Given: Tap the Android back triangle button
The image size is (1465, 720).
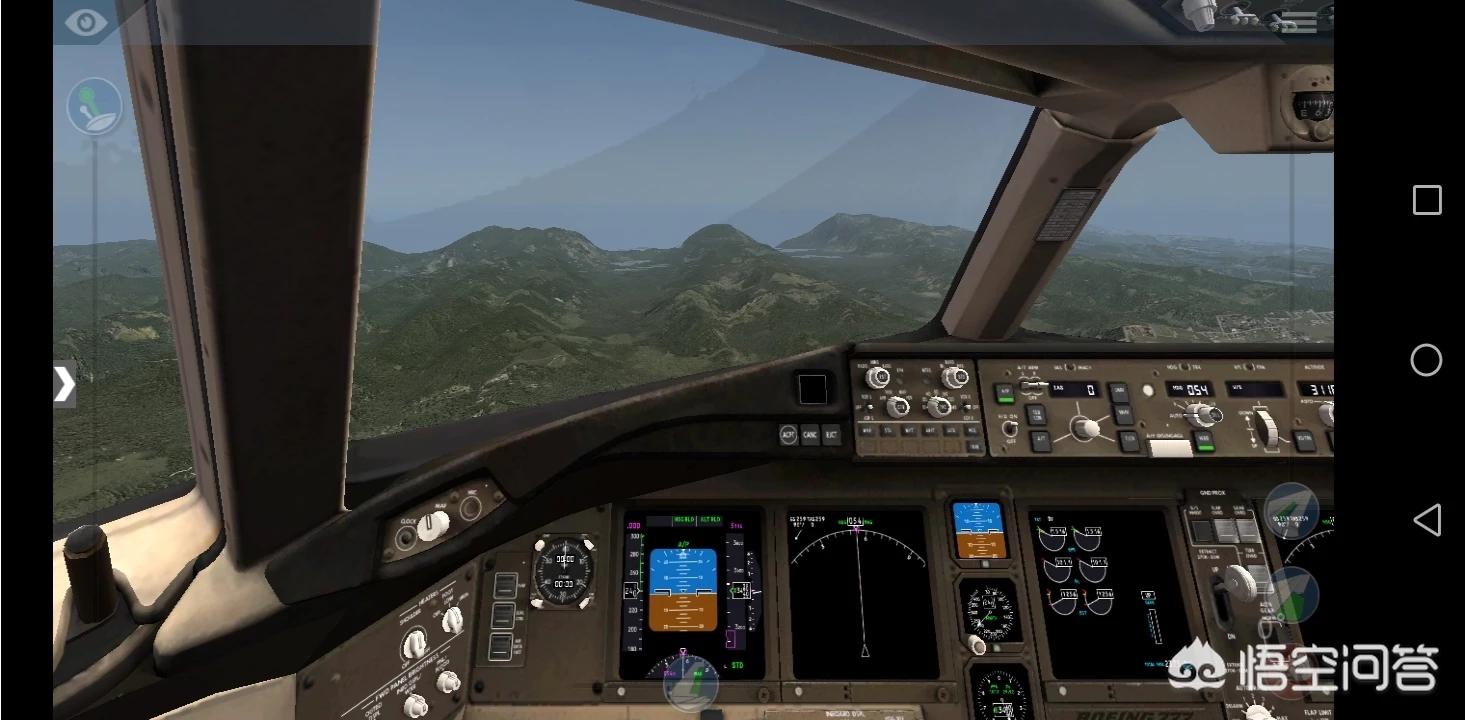Looking at the screenshot, I should (x=1426, y=520).
